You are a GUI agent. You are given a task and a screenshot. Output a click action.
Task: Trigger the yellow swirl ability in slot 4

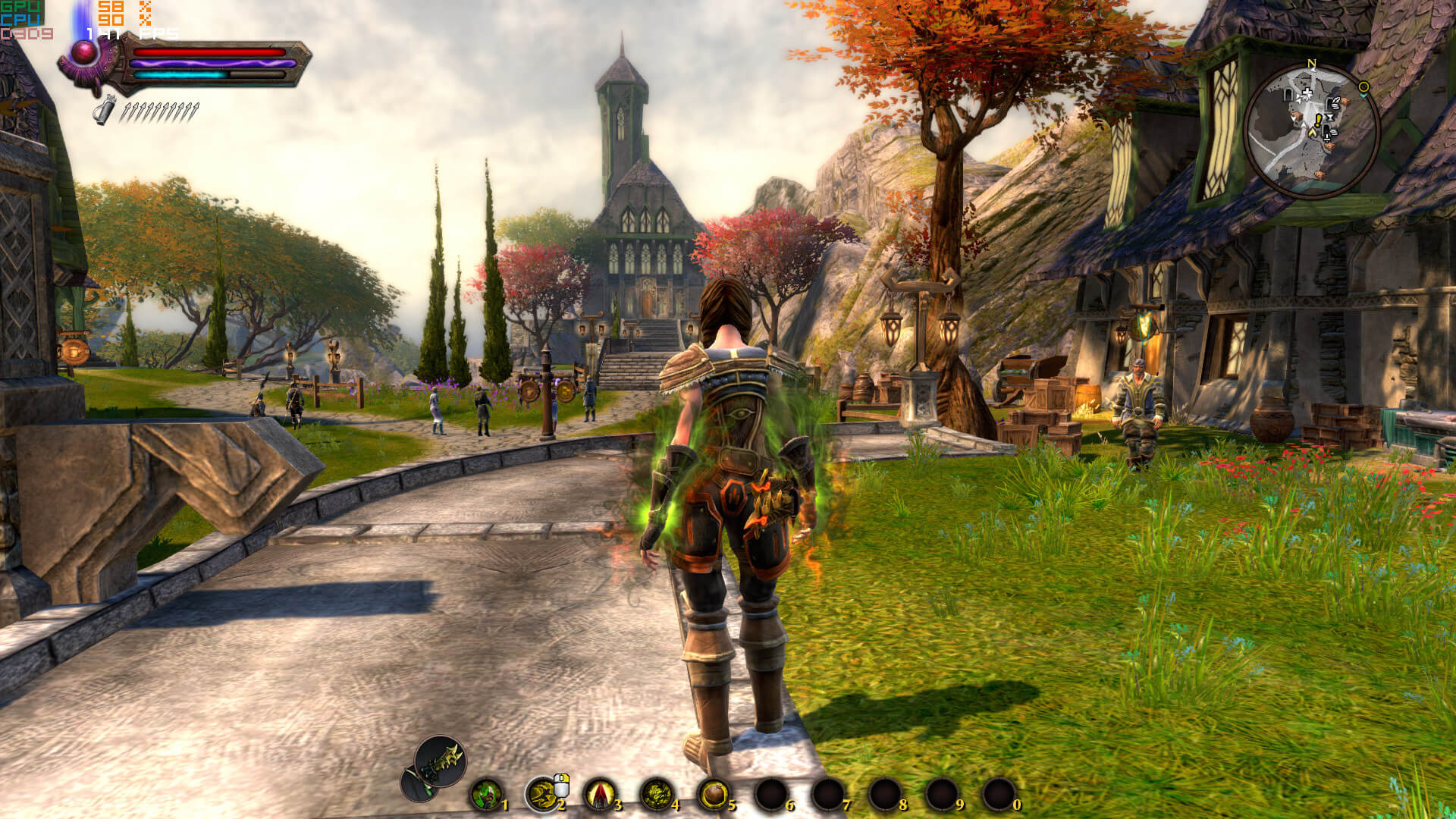tap(657, 795)
